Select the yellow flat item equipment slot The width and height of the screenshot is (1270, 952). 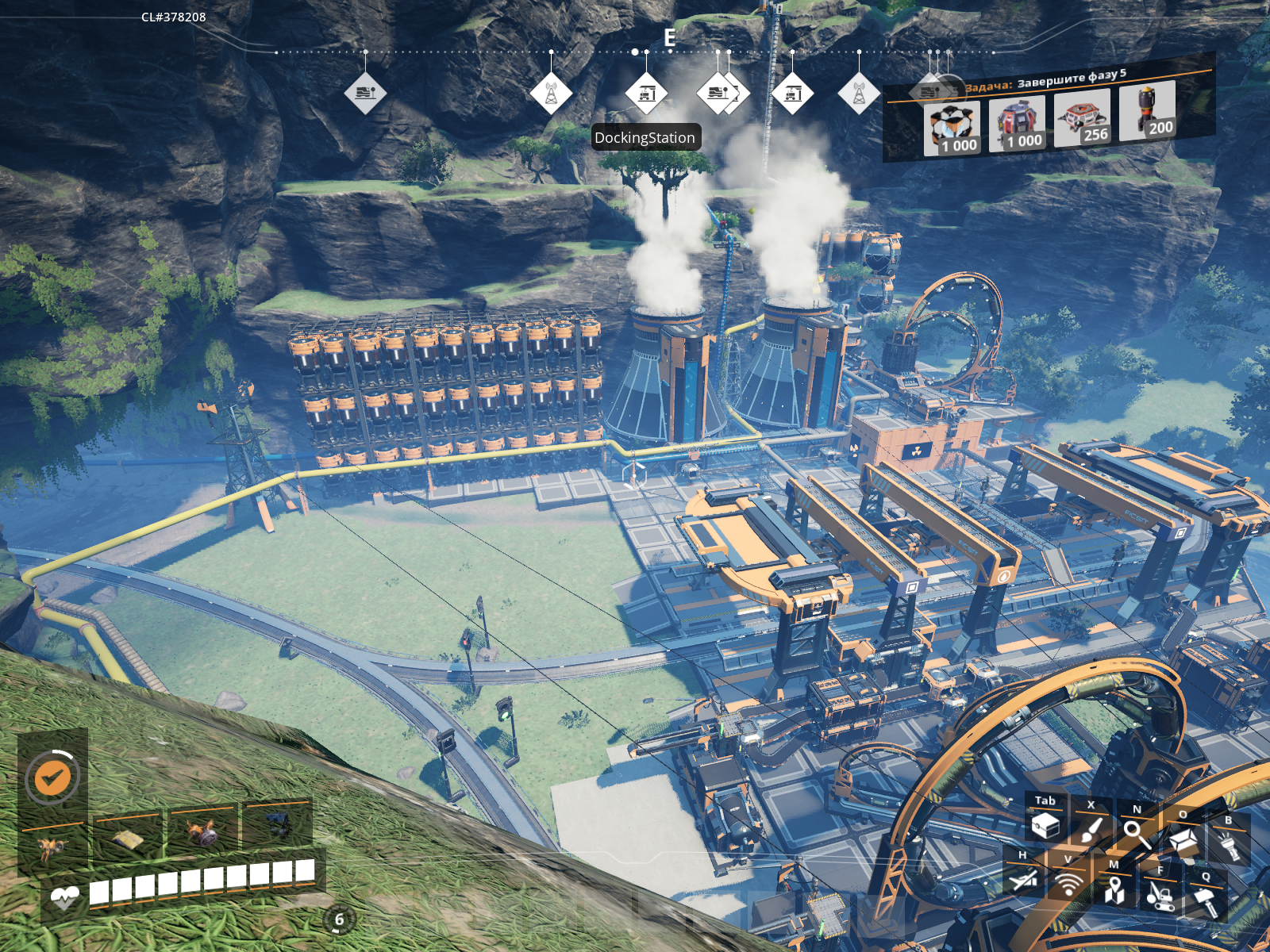coord(128,841)
